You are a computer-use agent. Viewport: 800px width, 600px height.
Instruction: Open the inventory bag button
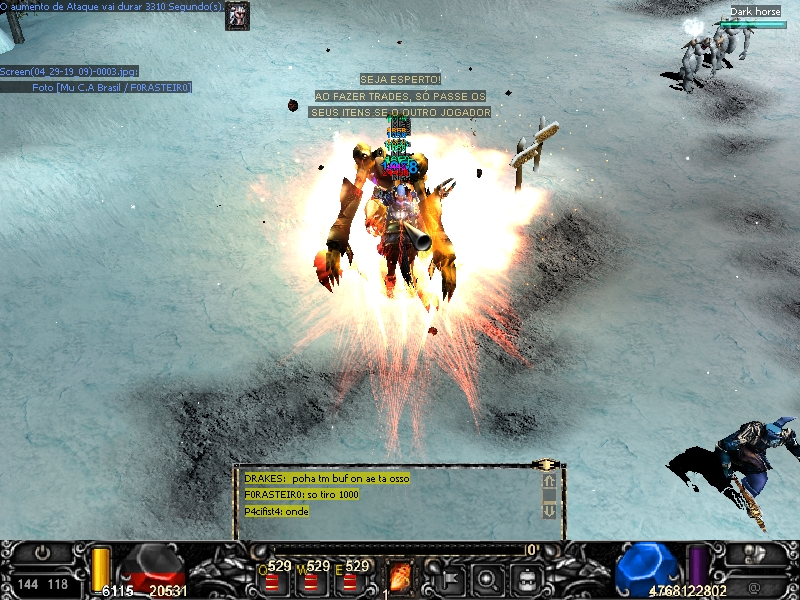[526, 578]
